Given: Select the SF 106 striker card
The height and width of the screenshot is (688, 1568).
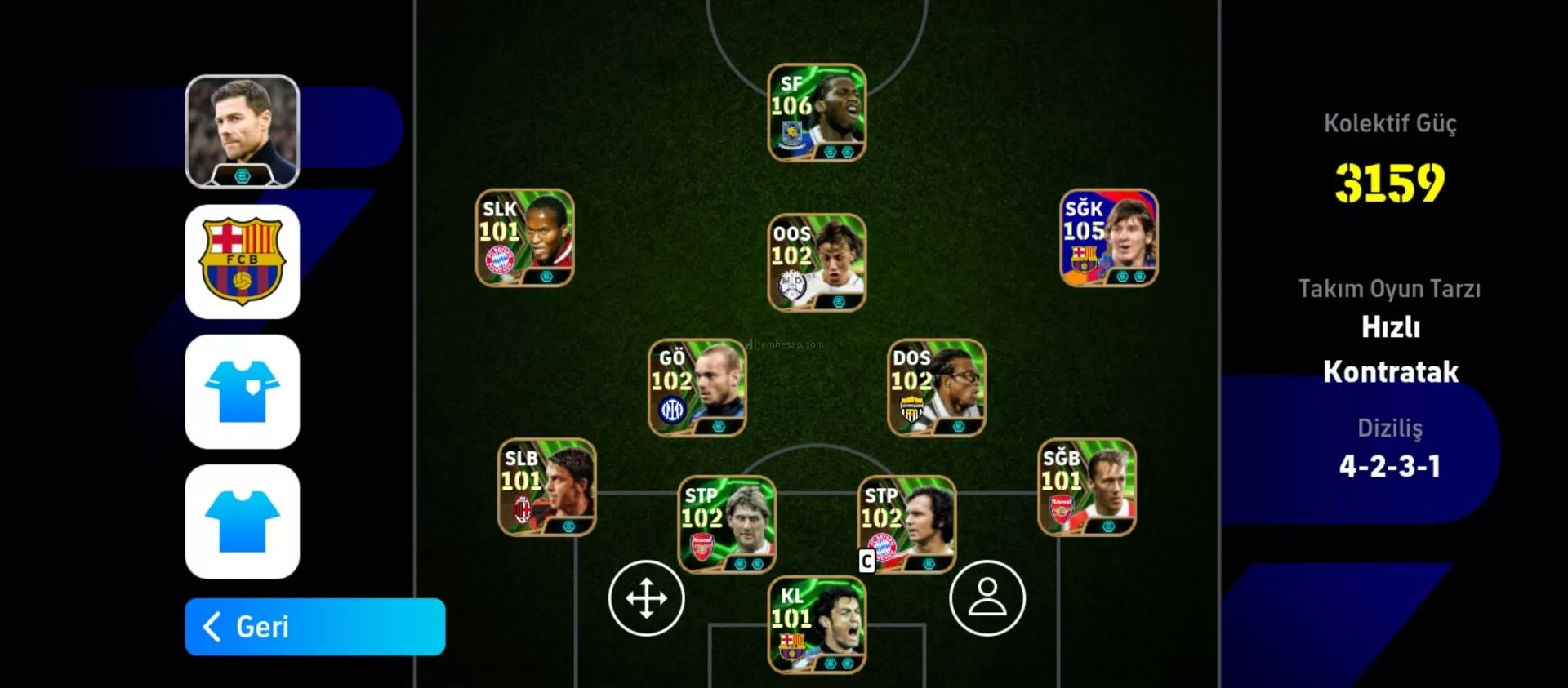Looking at the screenshot, I should click(817, 113).
